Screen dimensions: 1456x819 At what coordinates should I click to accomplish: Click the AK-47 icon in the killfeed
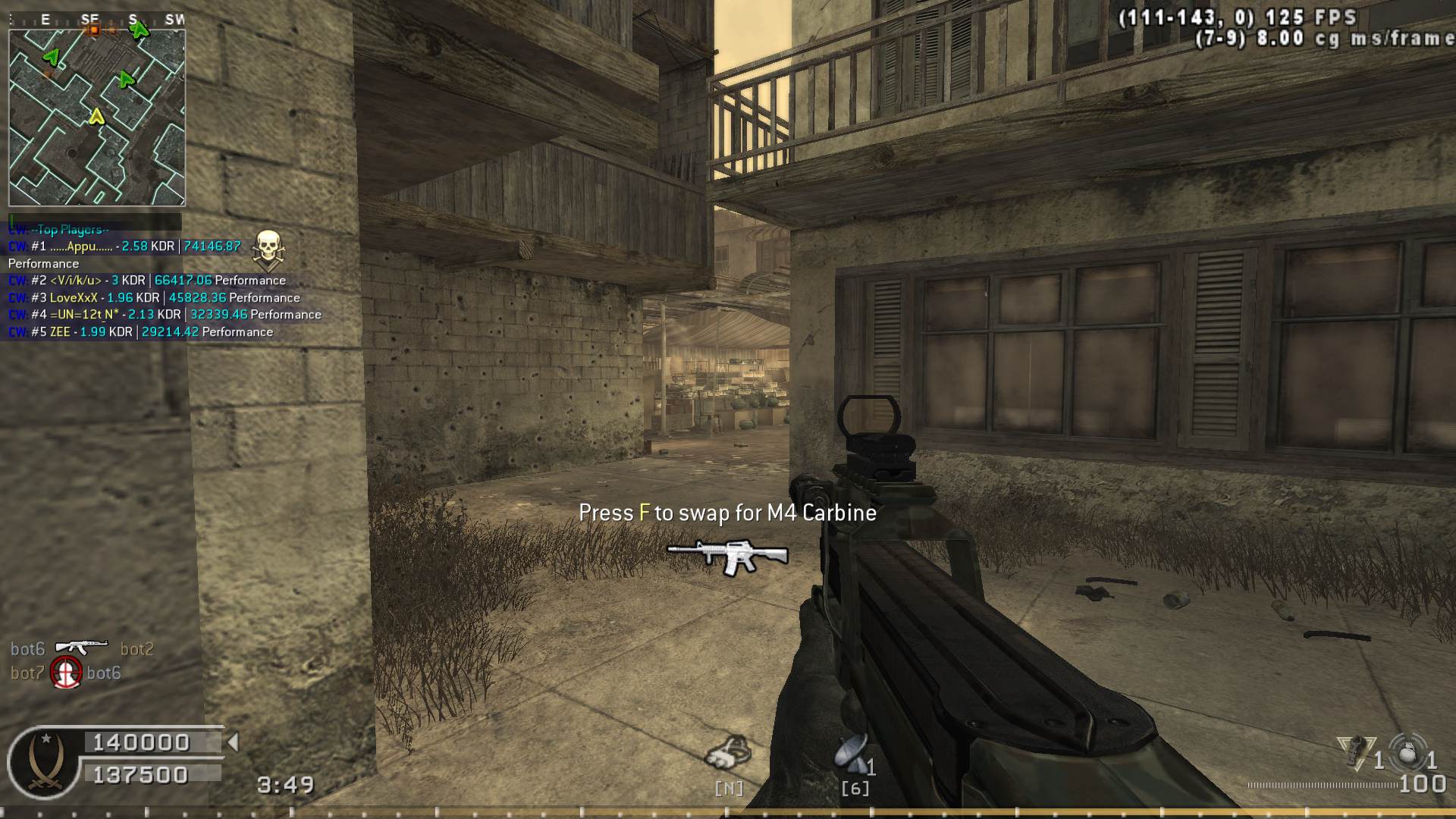pos(82,647)
